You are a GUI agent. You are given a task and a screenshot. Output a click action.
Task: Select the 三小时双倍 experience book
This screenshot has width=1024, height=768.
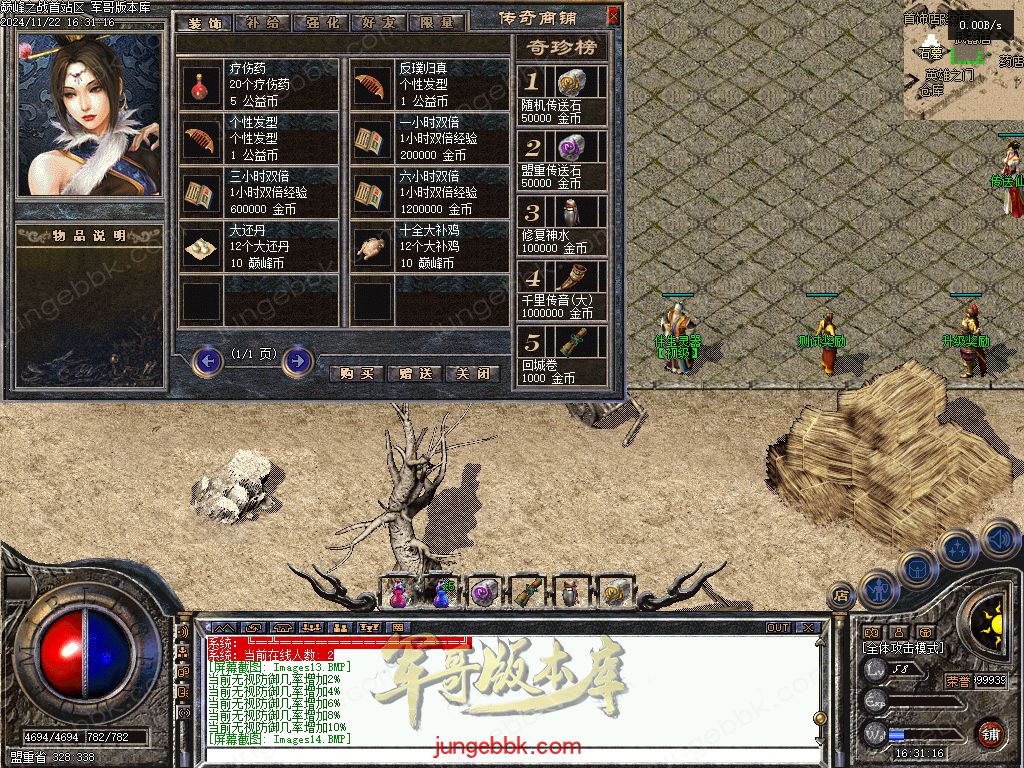tap(202, 193)
